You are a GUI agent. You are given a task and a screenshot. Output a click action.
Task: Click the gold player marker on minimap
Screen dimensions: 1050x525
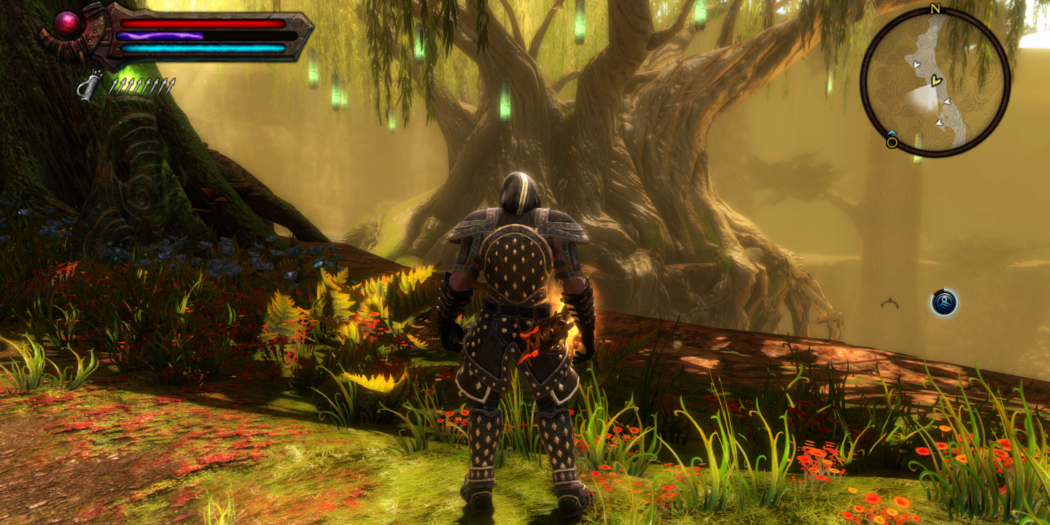coord(936,78)
